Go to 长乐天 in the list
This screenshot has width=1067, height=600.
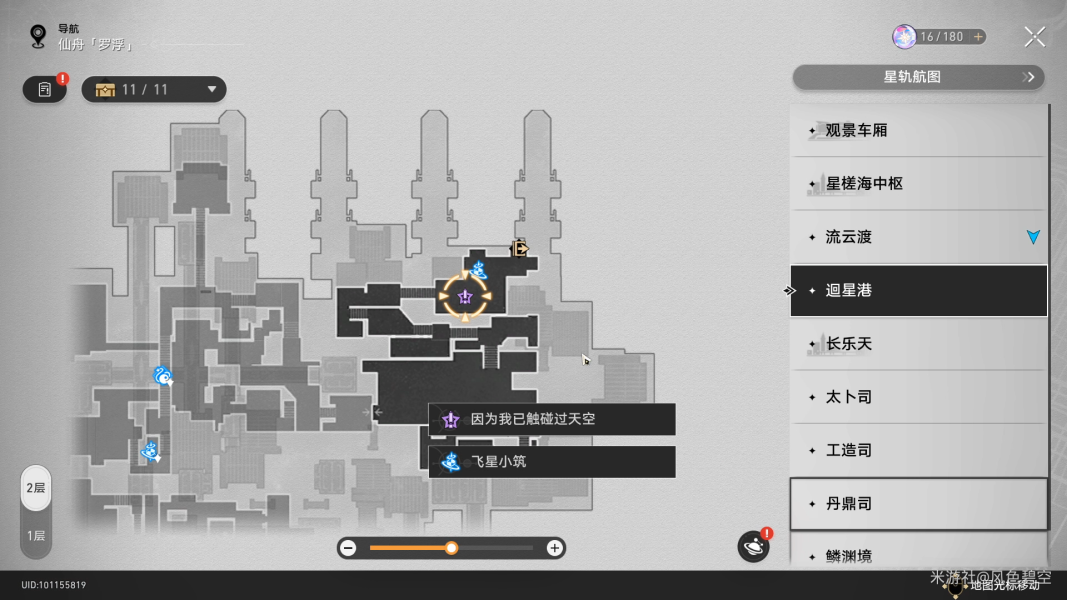[918, 344]
